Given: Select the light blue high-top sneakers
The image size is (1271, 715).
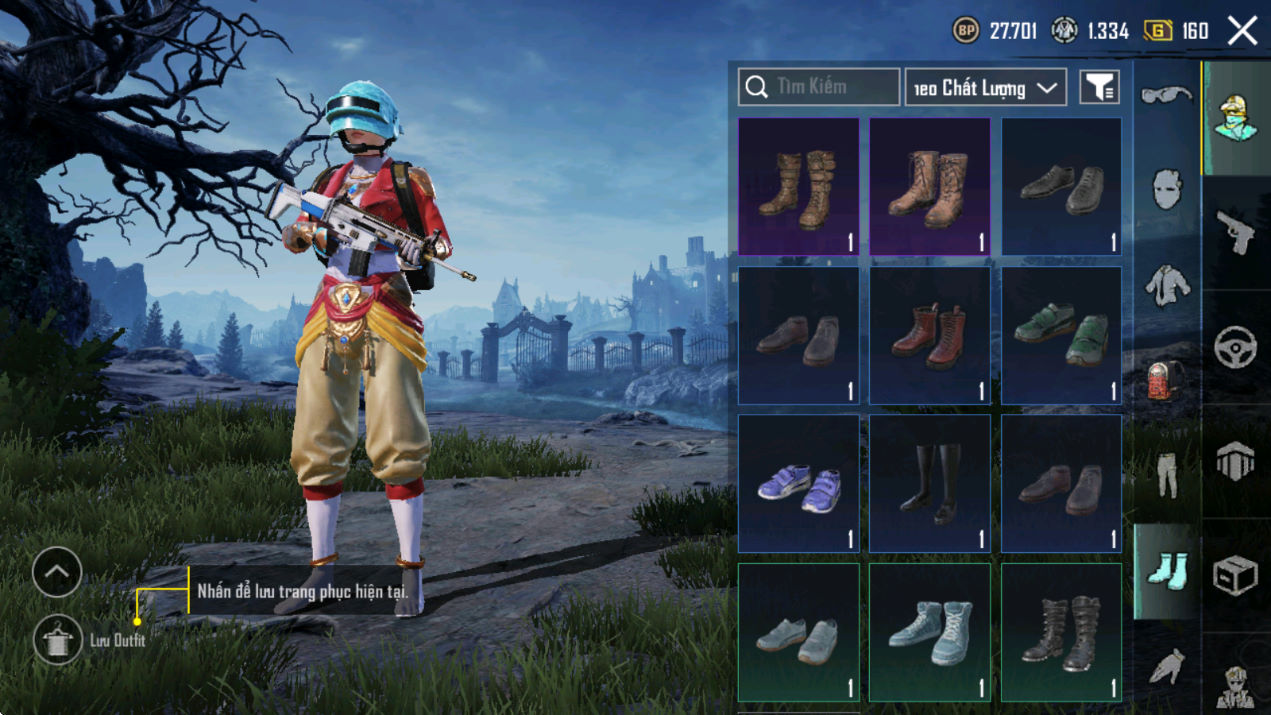Looking at the screenshot, I should tap(929, 632).
